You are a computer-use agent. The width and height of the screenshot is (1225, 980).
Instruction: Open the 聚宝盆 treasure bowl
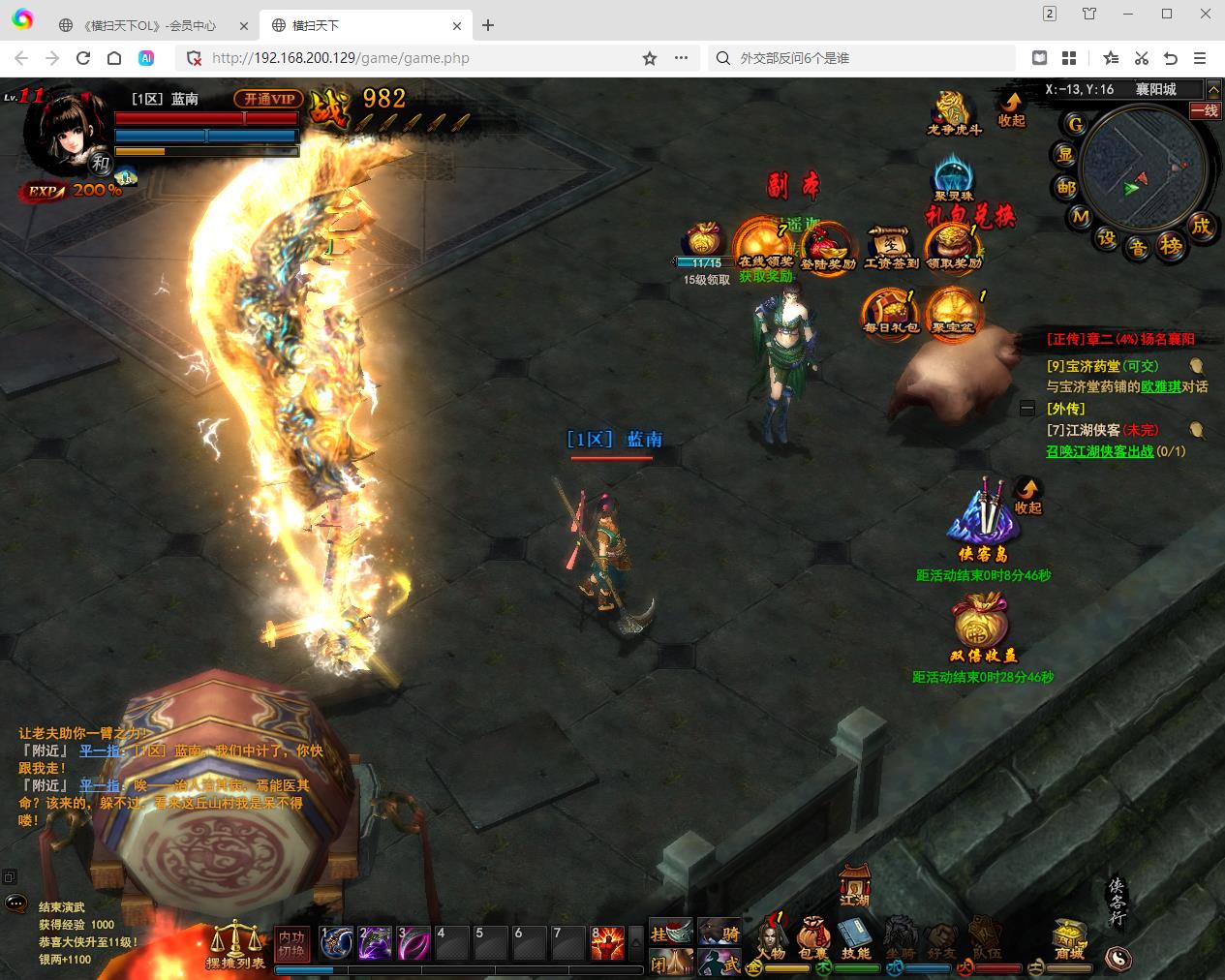pyautogui.click(x=953, y=312)
